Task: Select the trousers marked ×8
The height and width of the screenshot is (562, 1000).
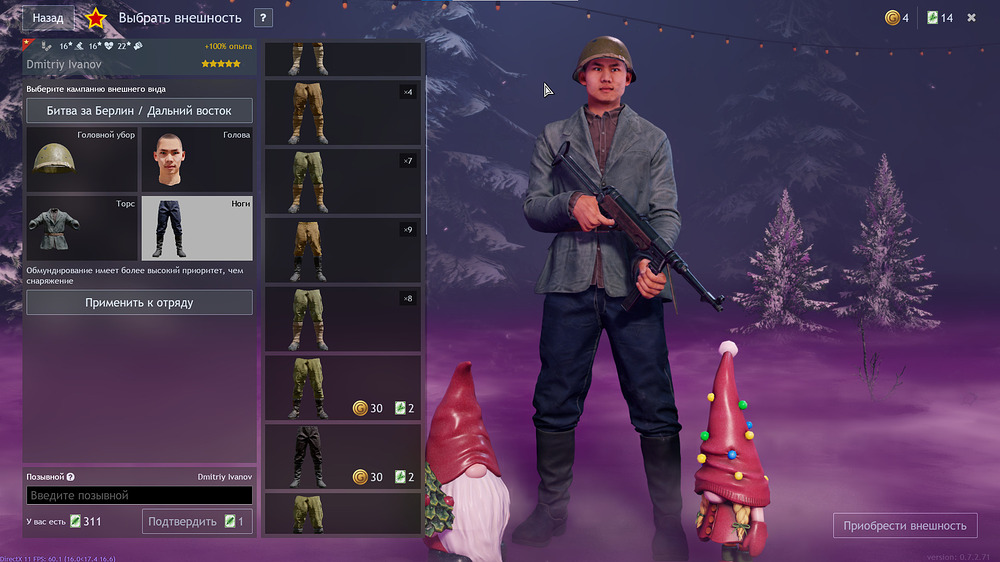Action: [x=342, y=319]
